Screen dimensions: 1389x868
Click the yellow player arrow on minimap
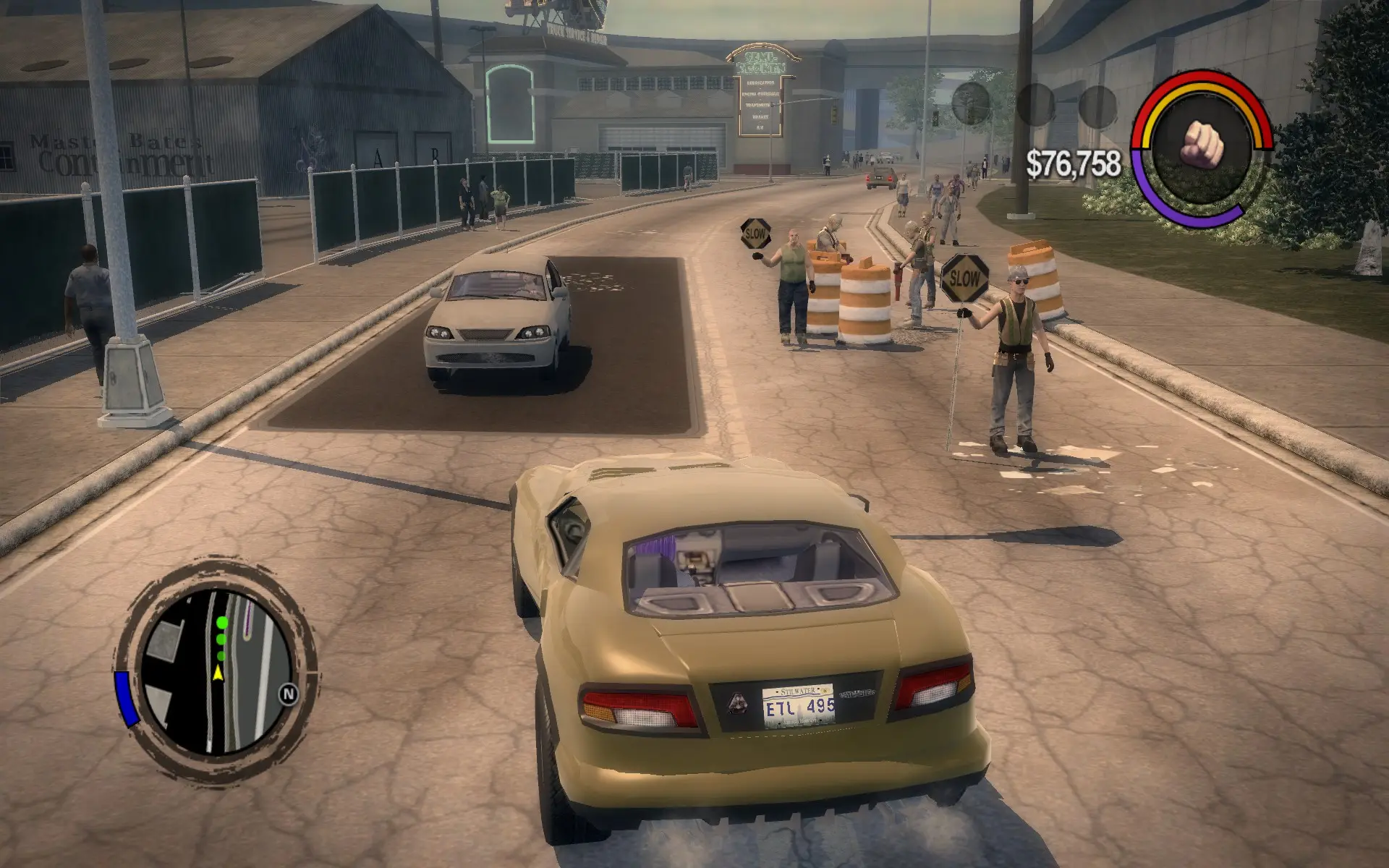218,674
